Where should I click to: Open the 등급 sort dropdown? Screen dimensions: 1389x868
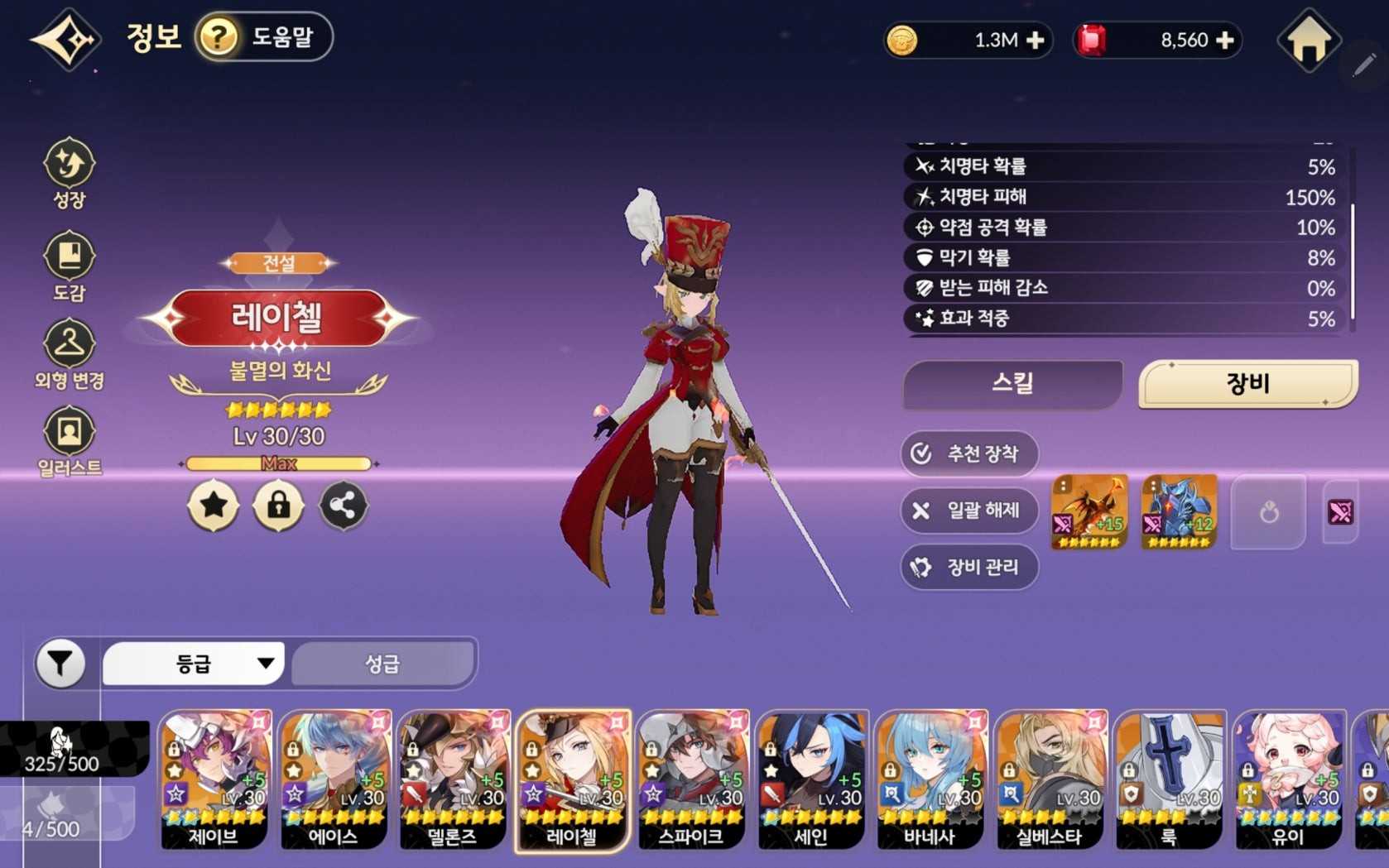tap(194, 663)
